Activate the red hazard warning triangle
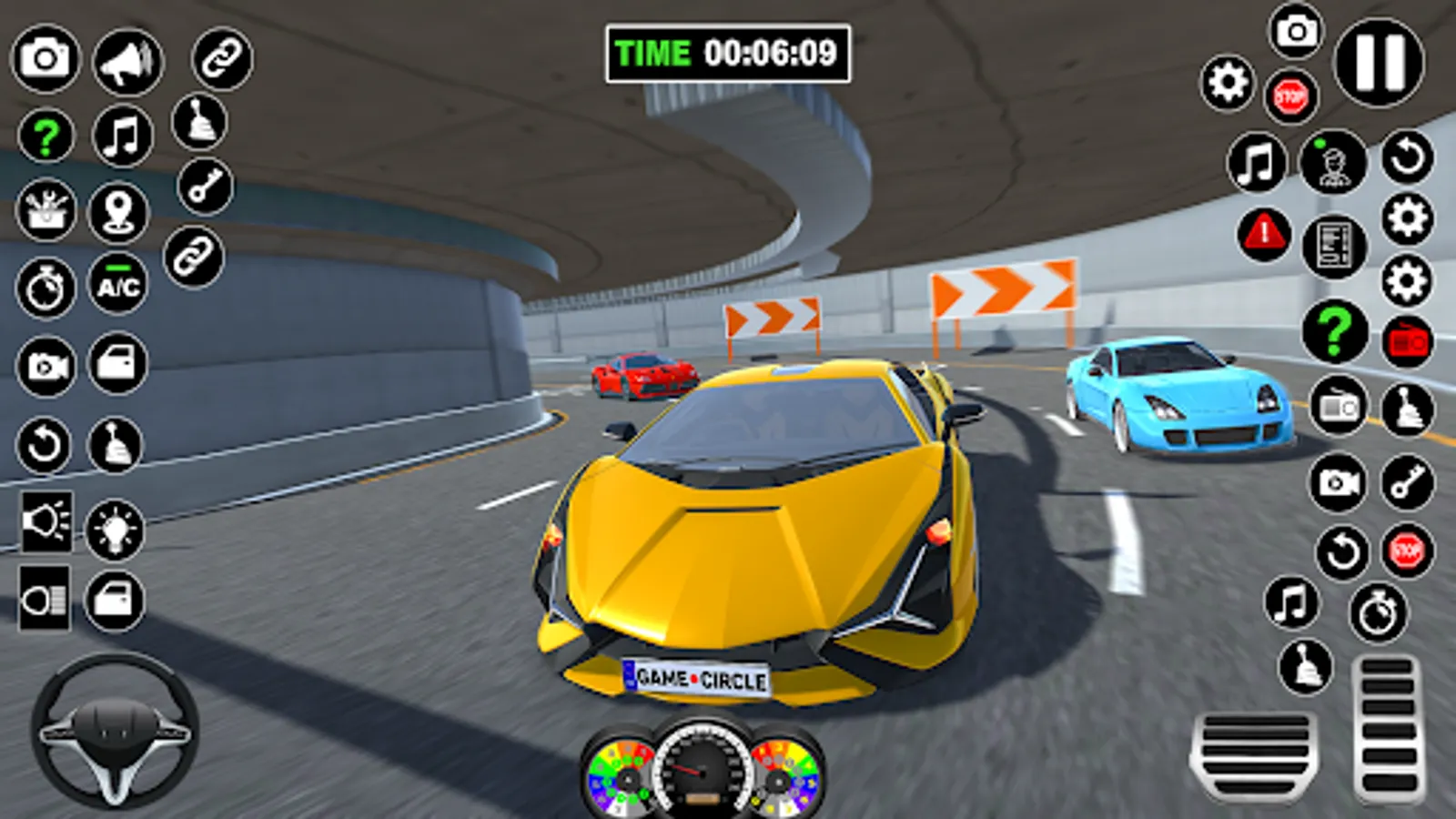The height and width of the screenshot is (819, 1456). [1264, 234]
